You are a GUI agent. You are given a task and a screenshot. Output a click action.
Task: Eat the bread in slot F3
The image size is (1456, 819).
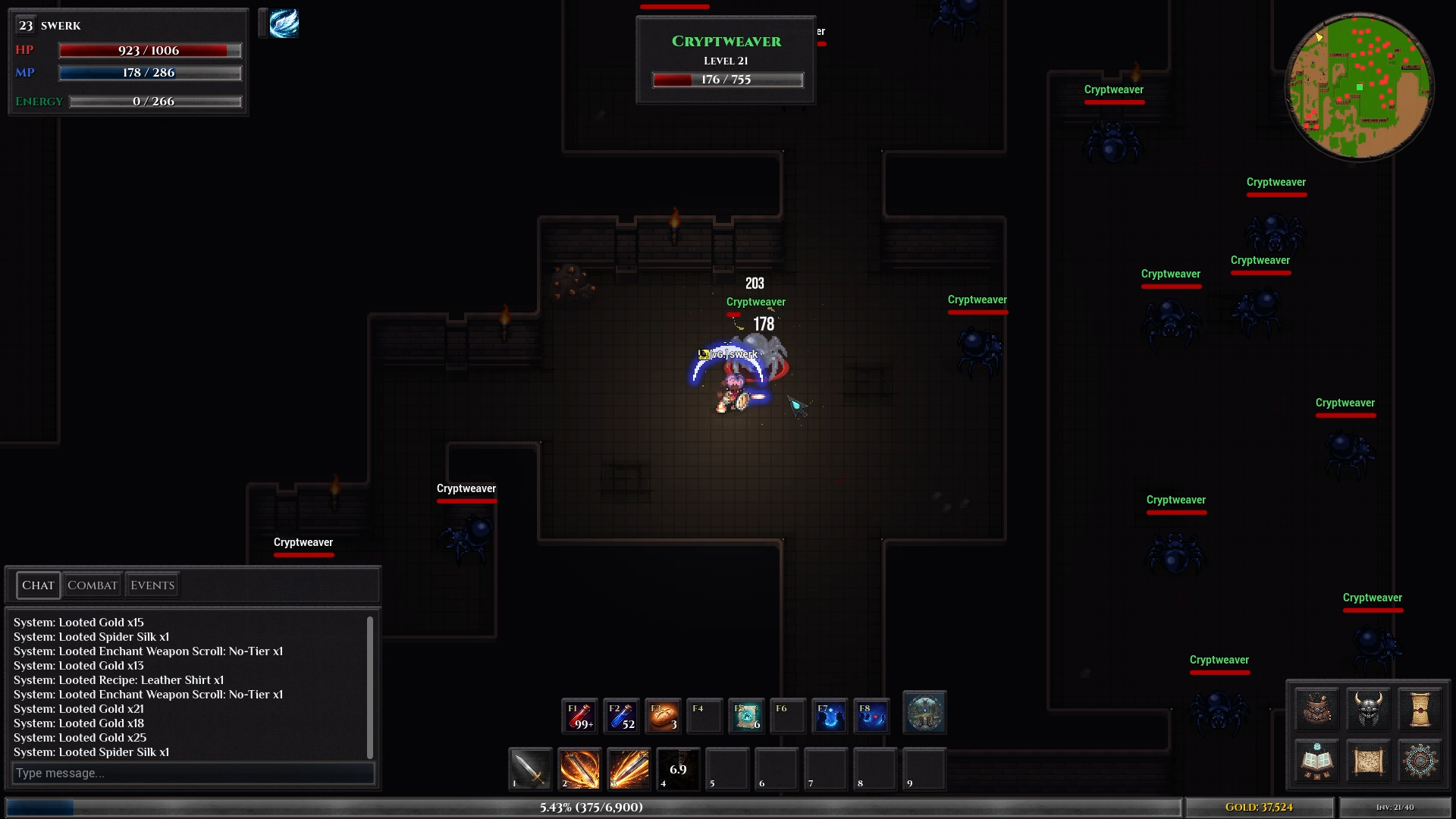pyautogui.click(x=663, y=716)
